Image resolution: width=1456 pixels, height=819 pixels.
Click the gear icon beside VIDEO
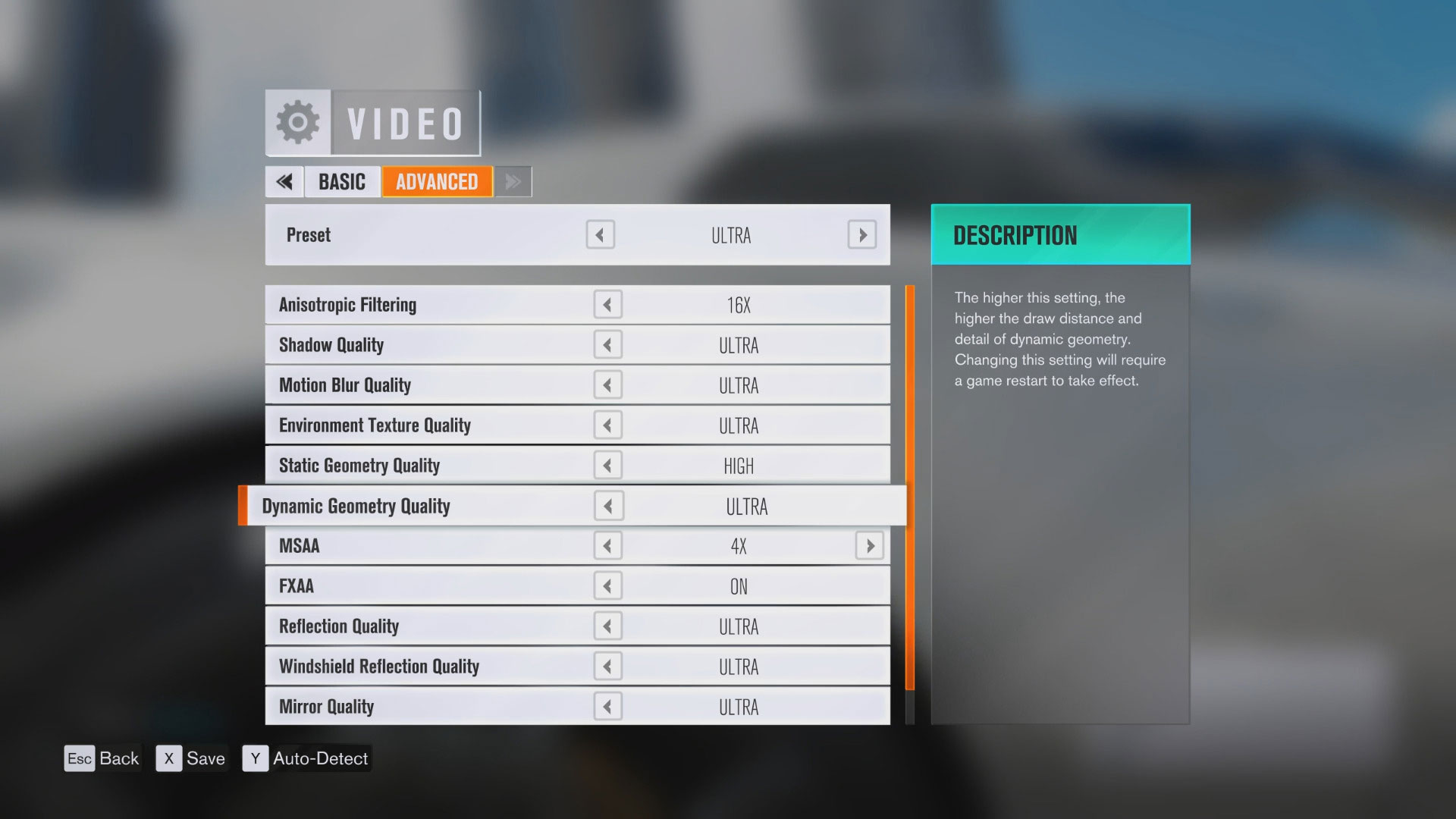coord(297,121)
